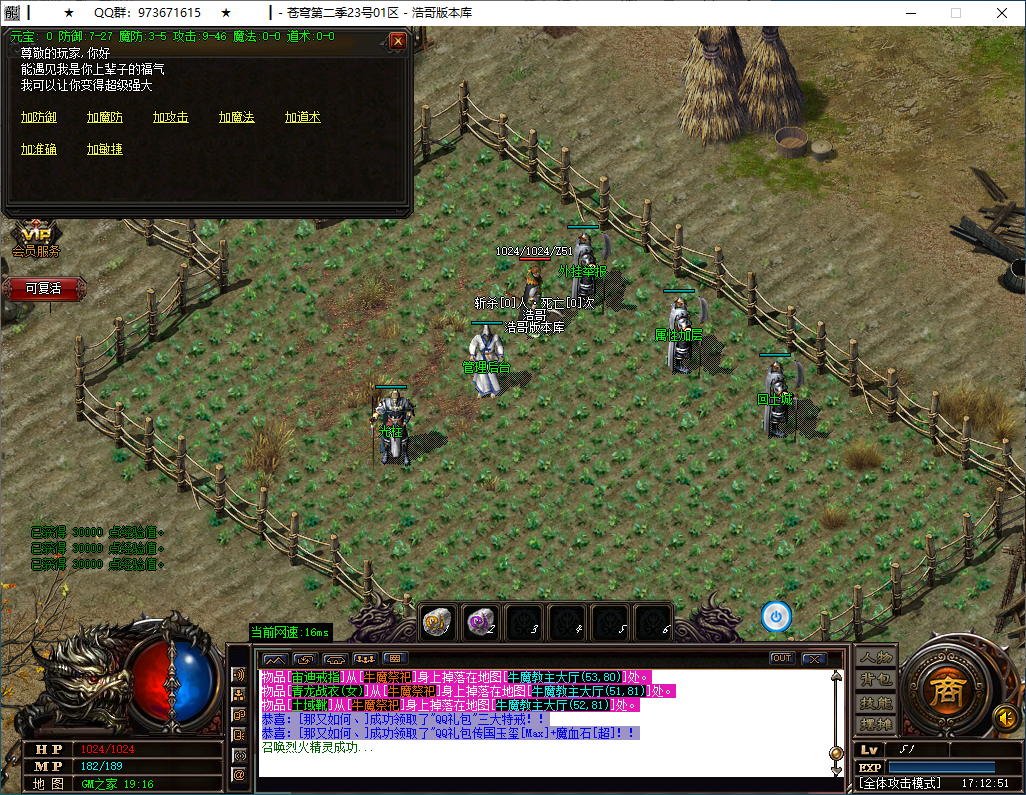The height and width of the screenshot is (795, 1026).
Task: Use the item in hotbar slot 1
Action: click(x=438, y=622)
